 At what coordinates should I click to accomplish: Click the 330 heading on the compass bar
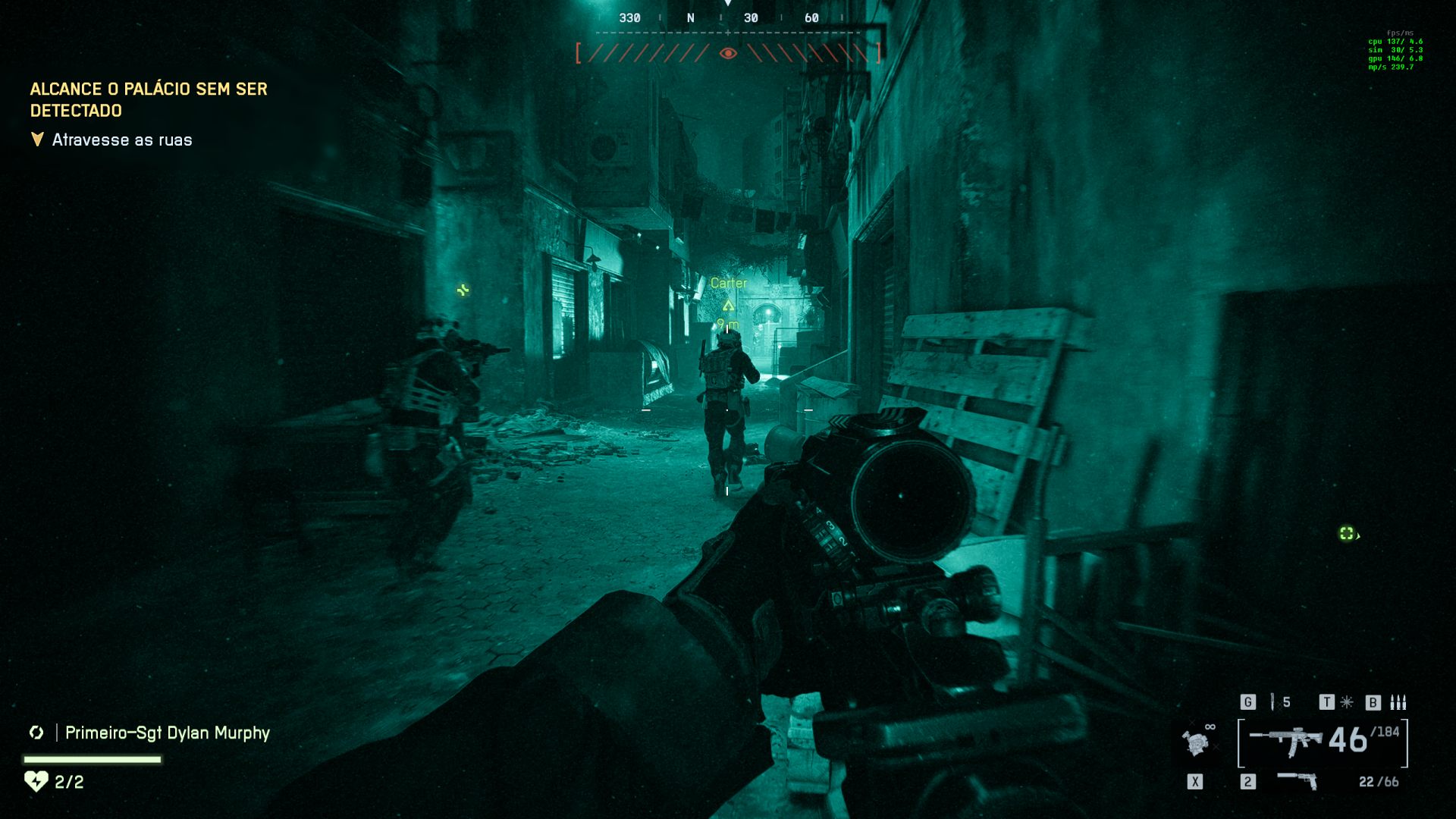click(x=630, y=16)
